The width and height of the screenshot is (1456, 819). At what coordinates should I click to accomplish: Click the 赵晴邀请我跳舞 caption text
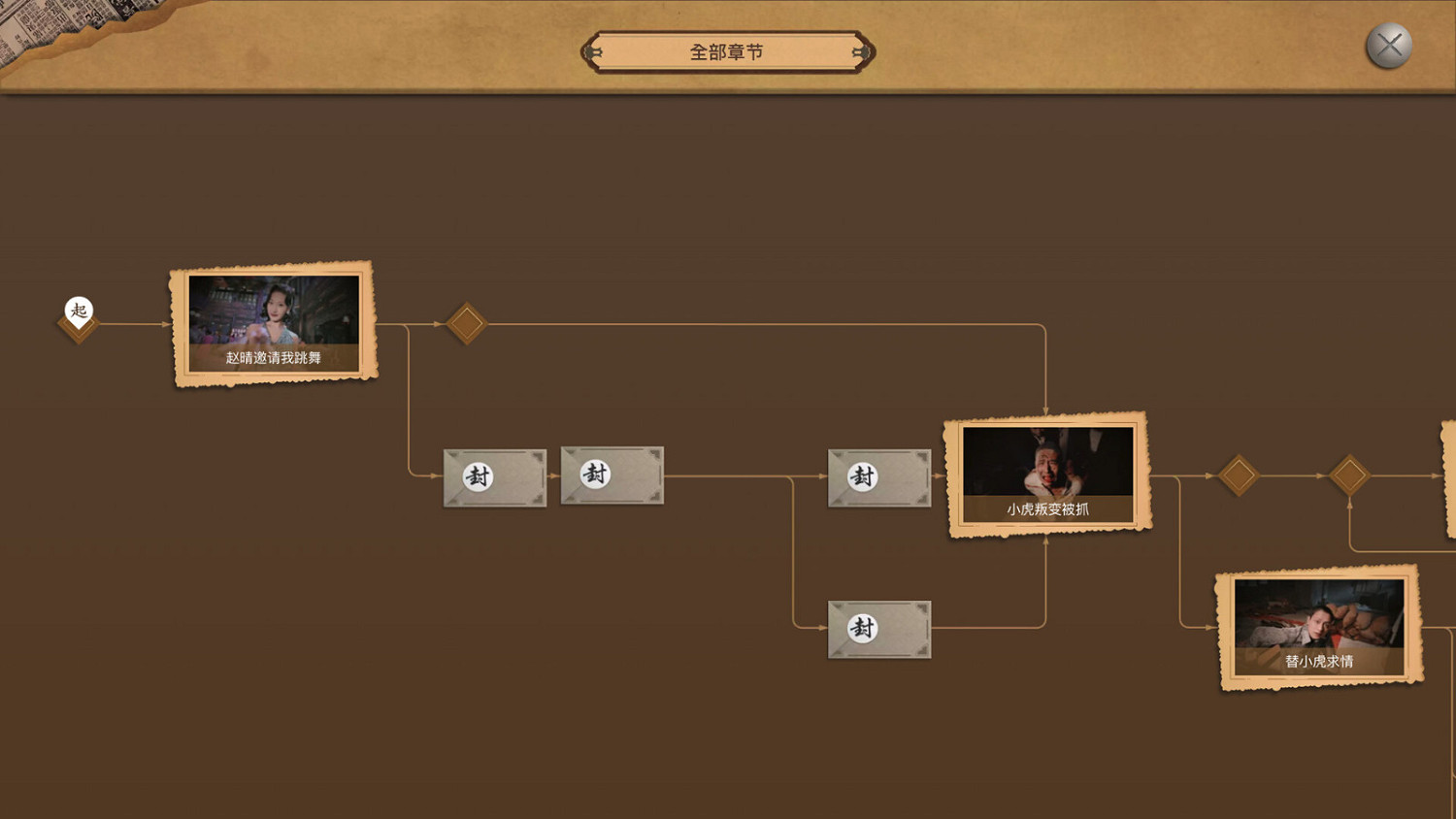pos(273,359)
